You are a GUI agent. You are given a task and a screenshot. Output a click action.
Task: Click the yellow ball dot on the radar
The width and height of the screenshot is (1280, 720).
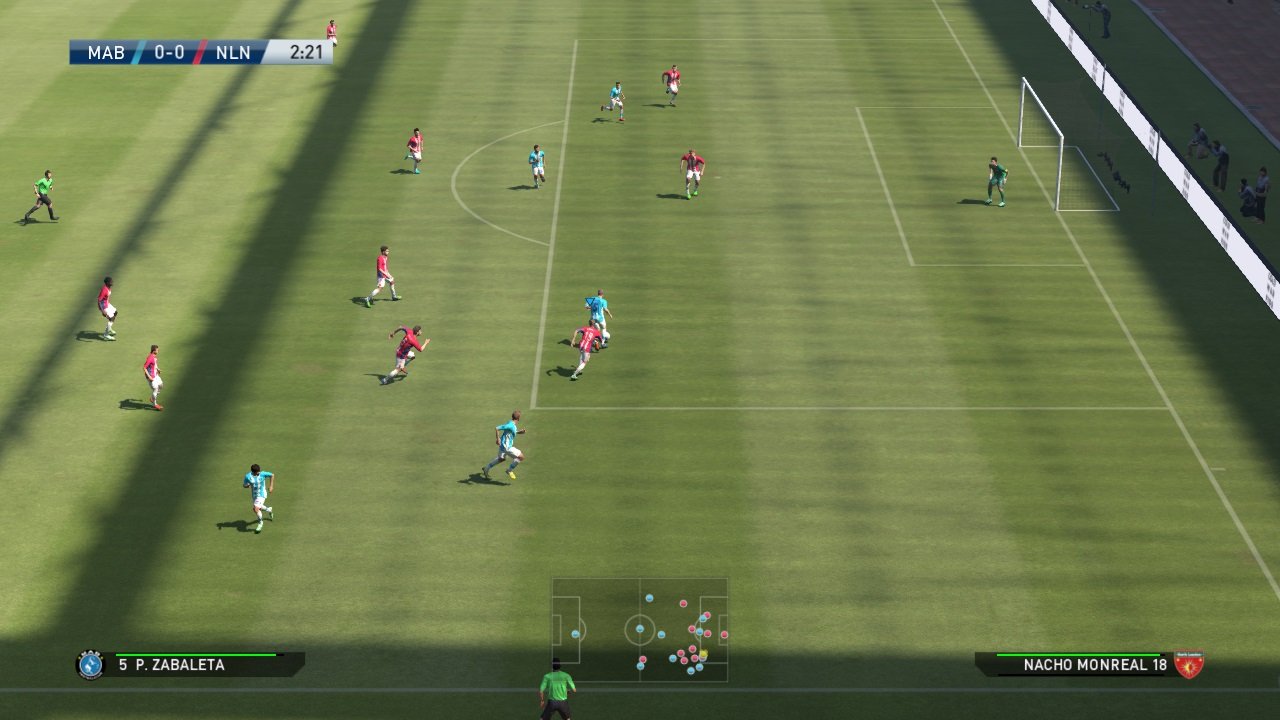[702, 652]
